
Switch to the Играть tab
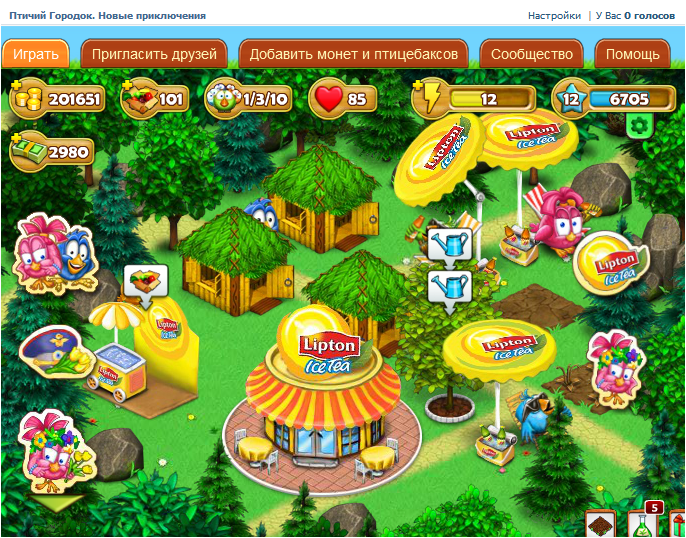[36, 54]
